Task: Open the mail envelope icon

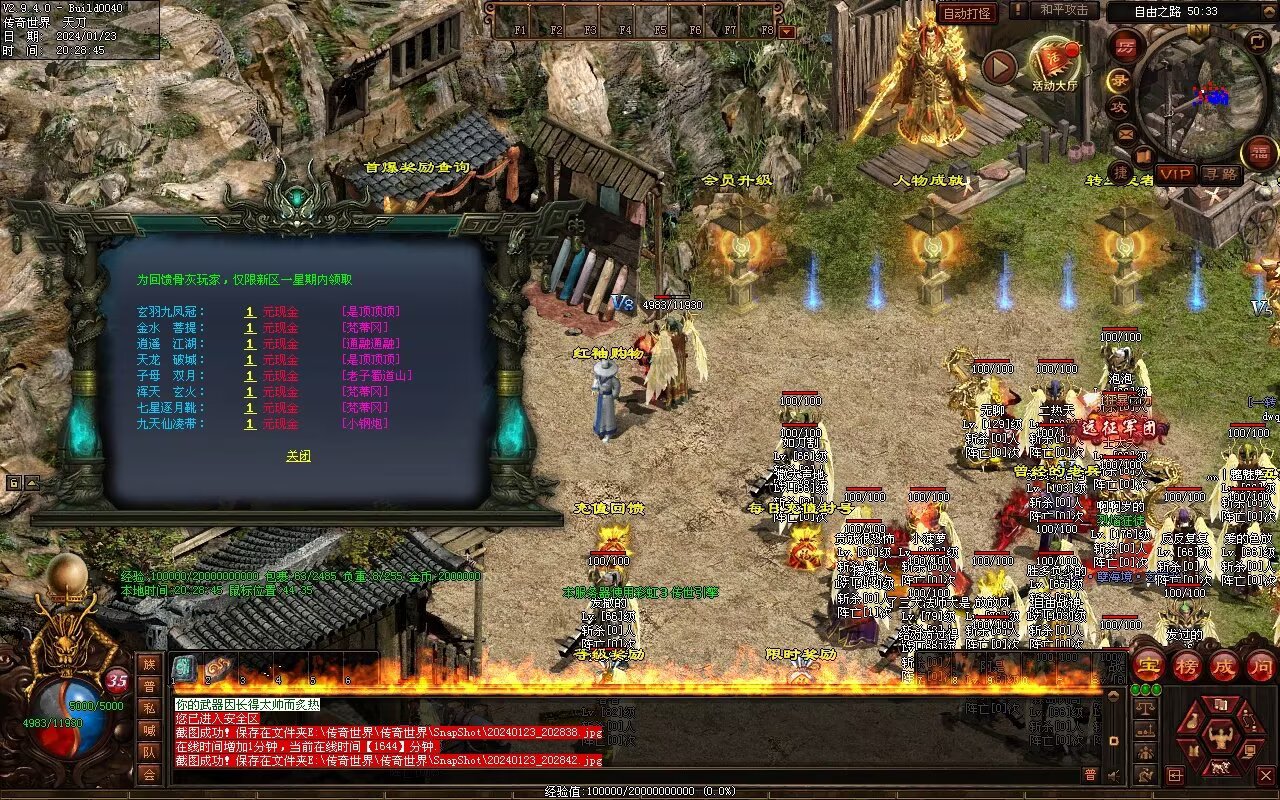Action: [1127, 132]
